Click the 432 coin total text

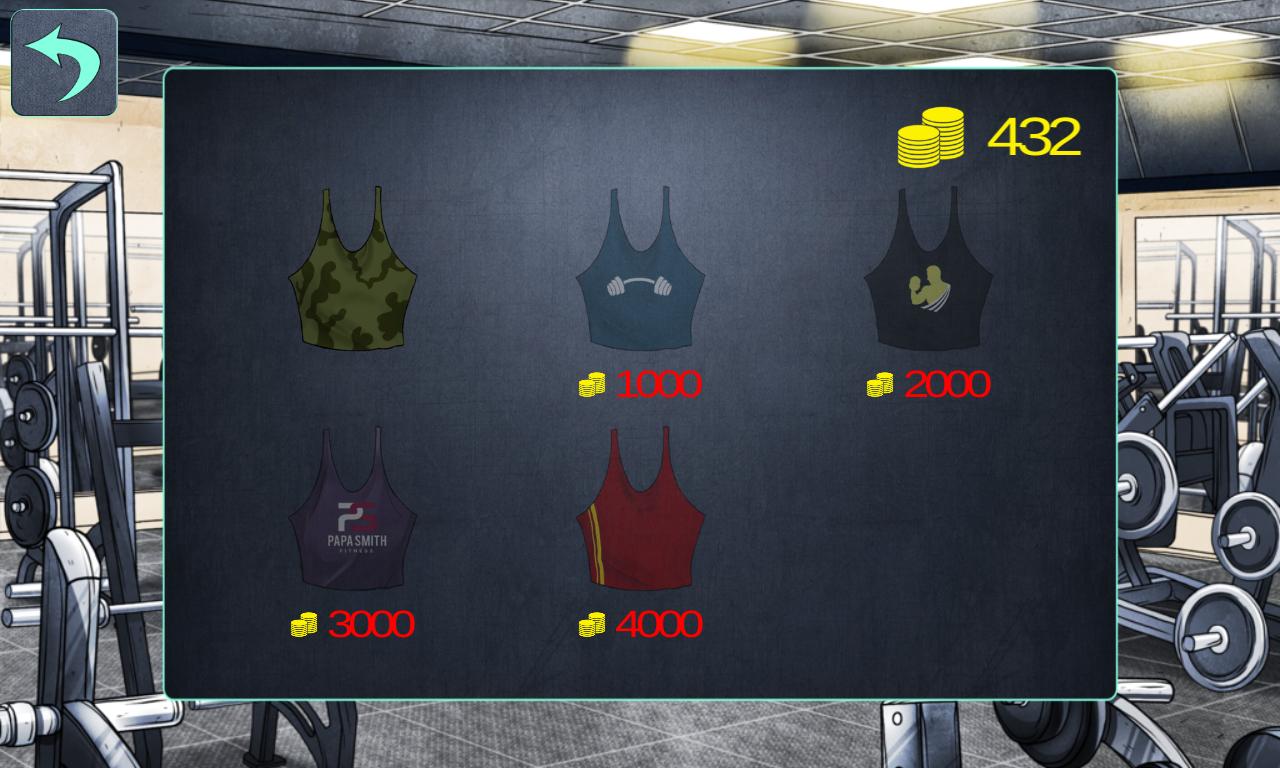[x=1035, y=134]
